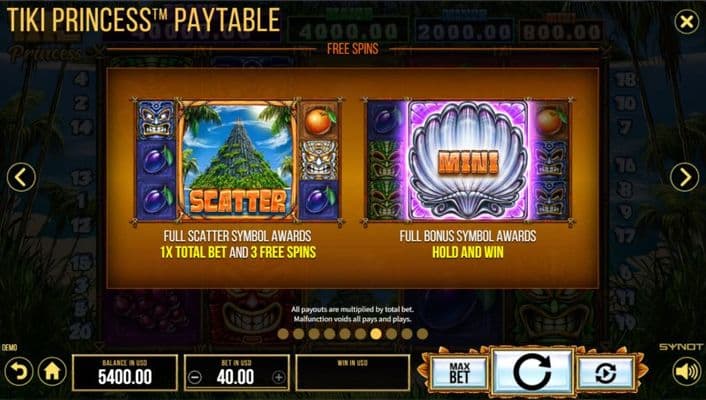Image resolution: width=706 pixels, height=400 pixels.
Task: Close the paytable with the X button
Action: [685, 22]
